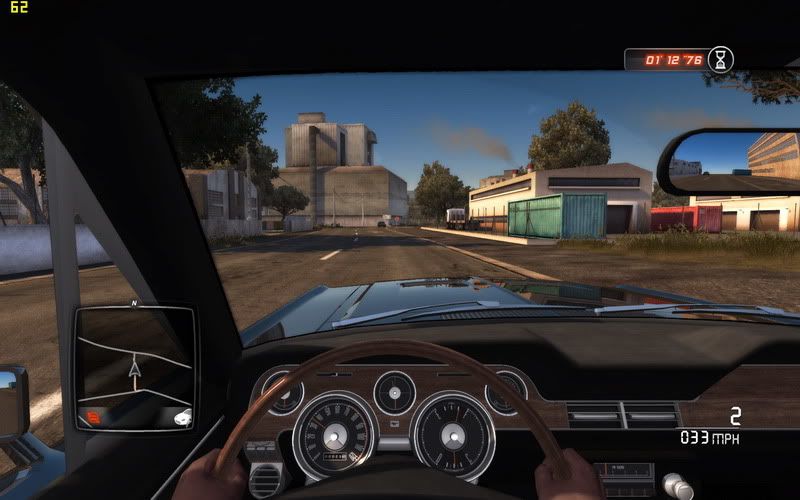Screen dimensions: 800x500
Task: Open the GPS minimap
Action: [134, 368]
